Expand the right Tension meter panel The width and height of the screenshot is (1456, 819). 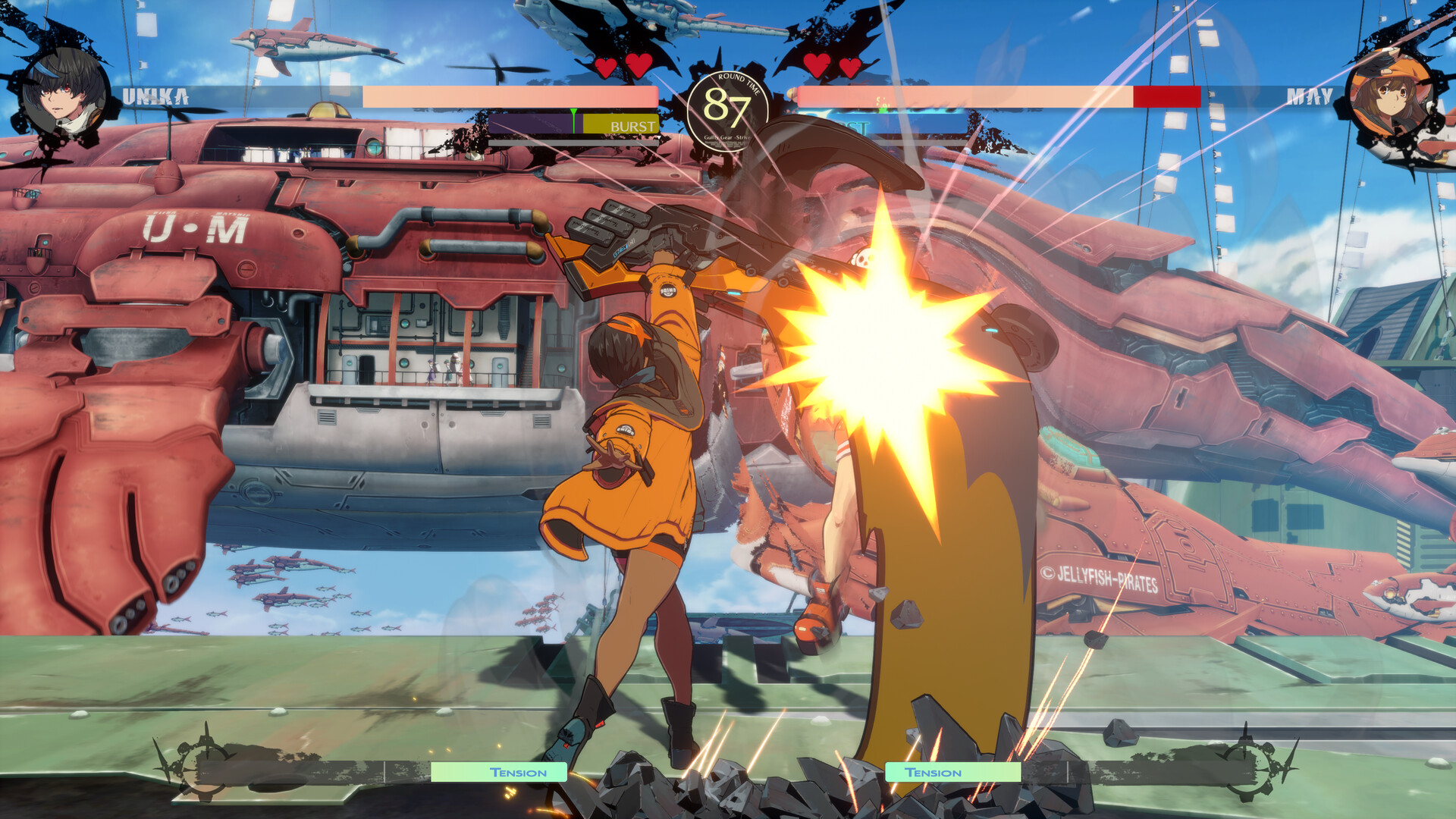pos(954,773)
